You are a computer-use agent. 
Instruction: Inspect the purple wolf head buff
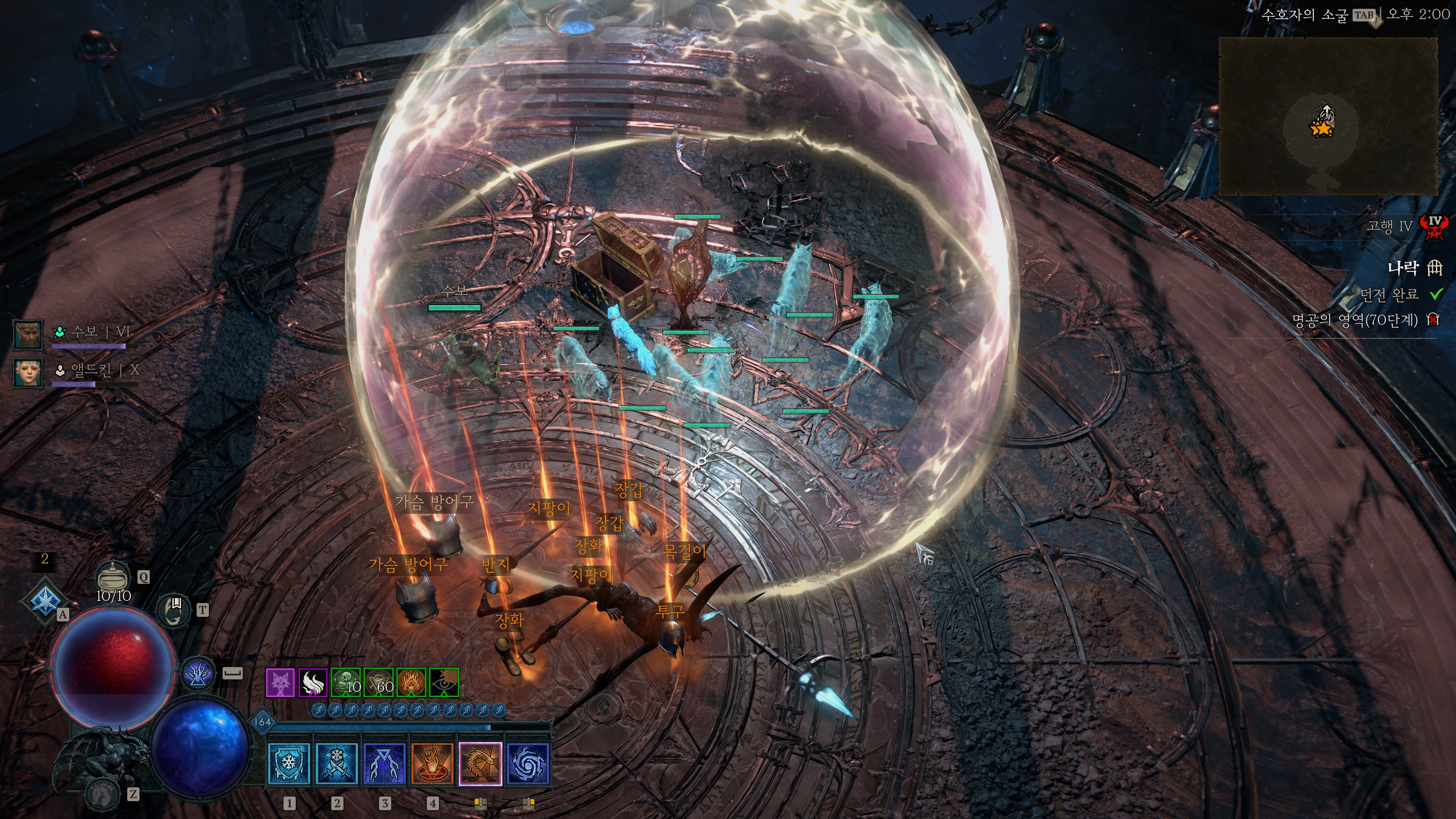(x=280, y=683)
